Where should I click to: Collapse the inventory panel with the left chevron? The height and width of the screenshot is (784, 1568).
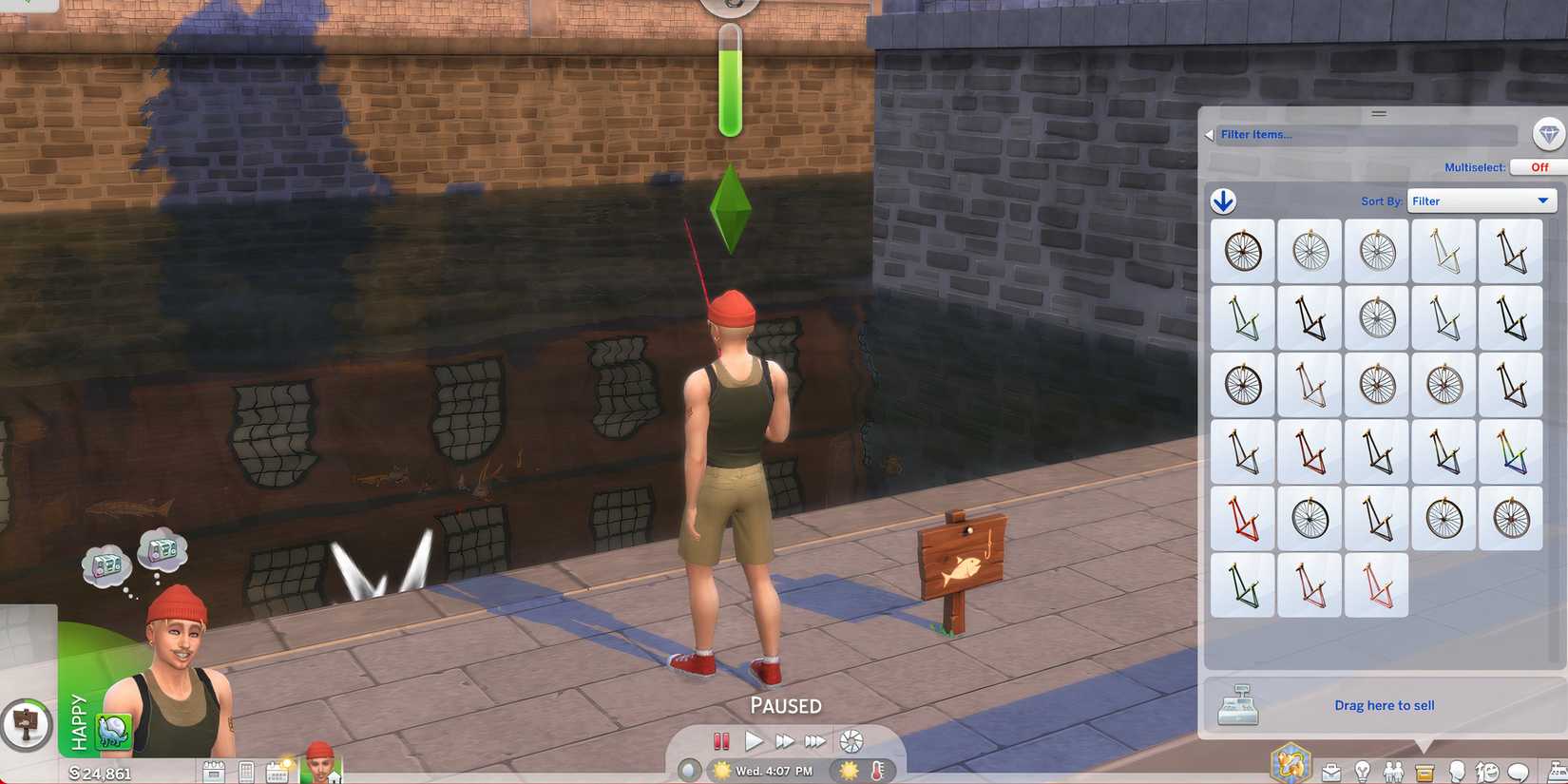(x=1208, y=134)
